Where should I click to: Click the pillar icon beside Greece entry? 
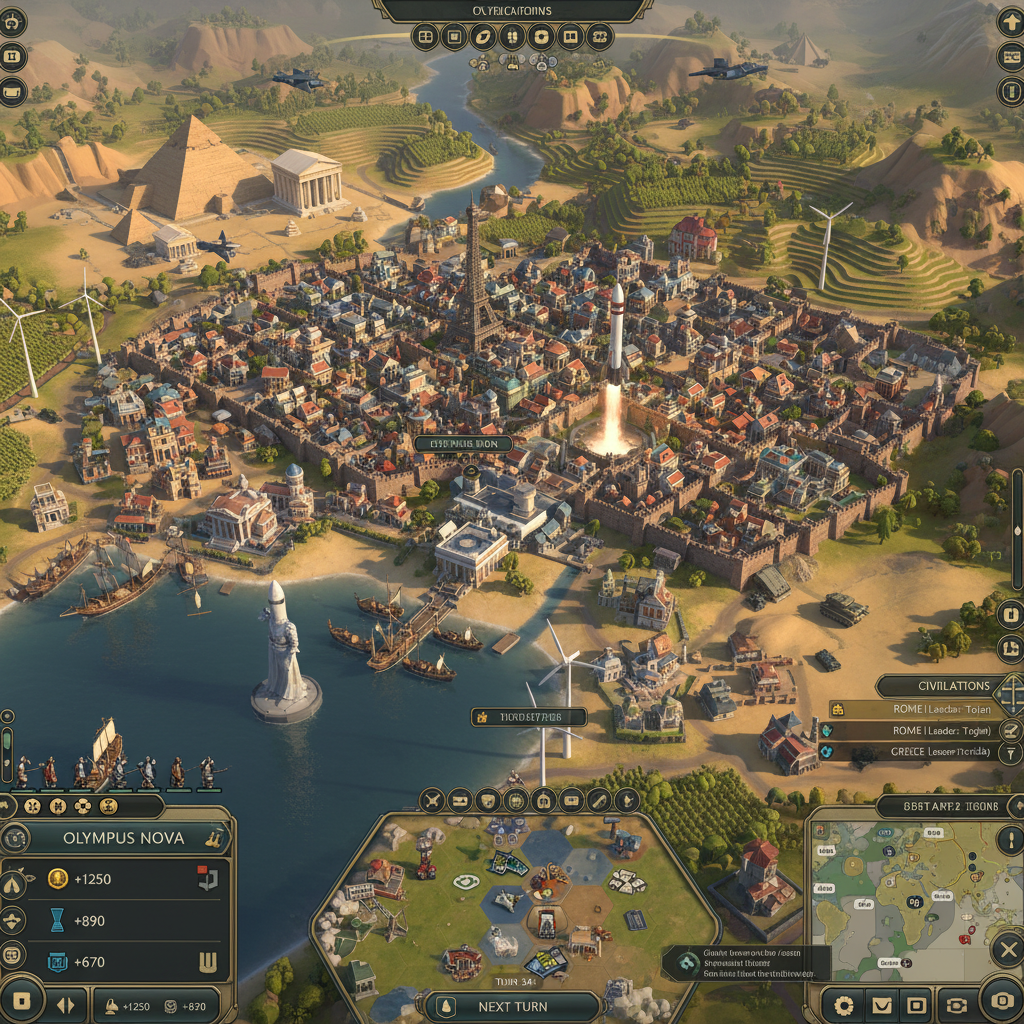(1011, 752)
